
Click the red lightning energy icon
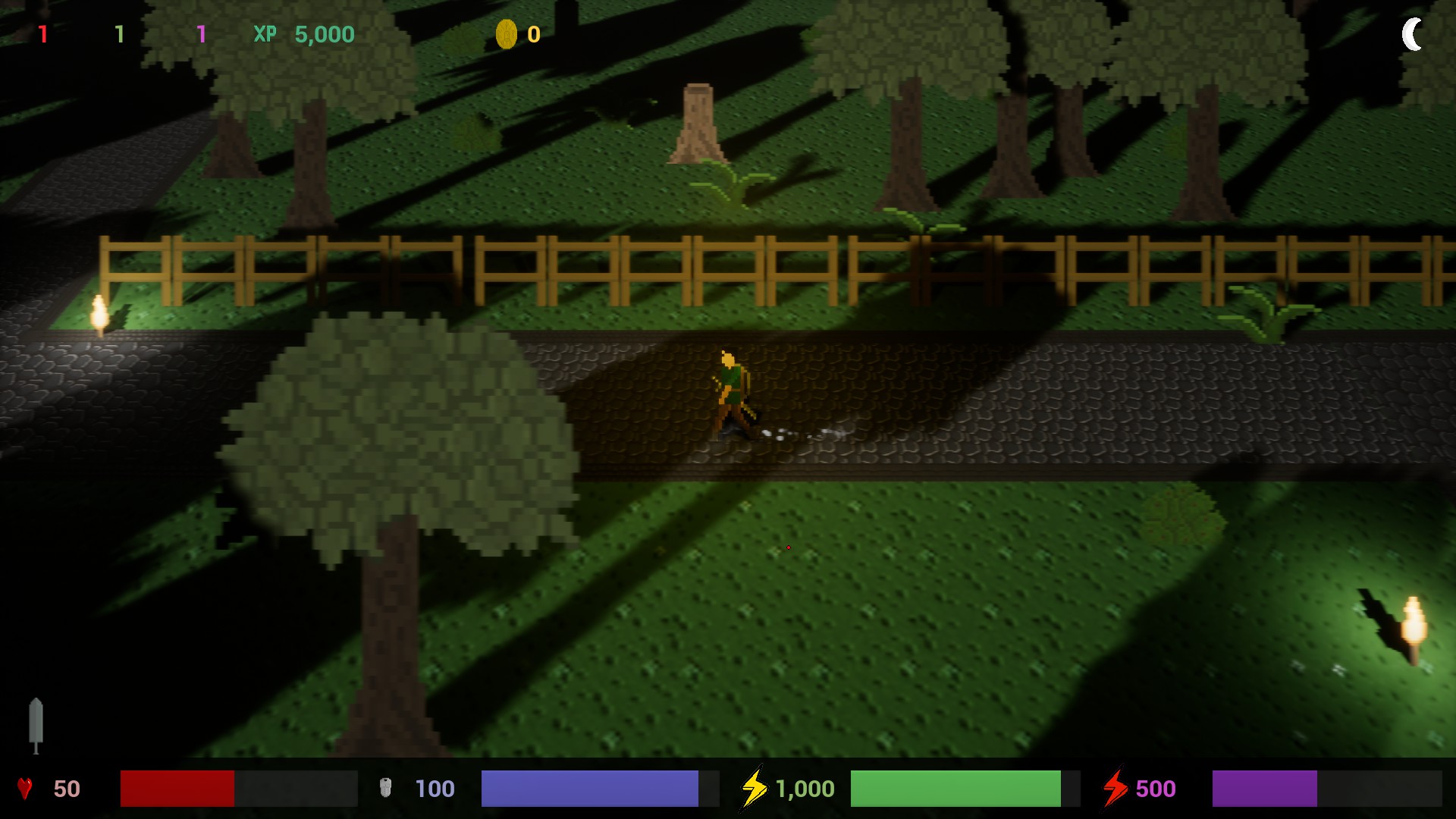1116,789
